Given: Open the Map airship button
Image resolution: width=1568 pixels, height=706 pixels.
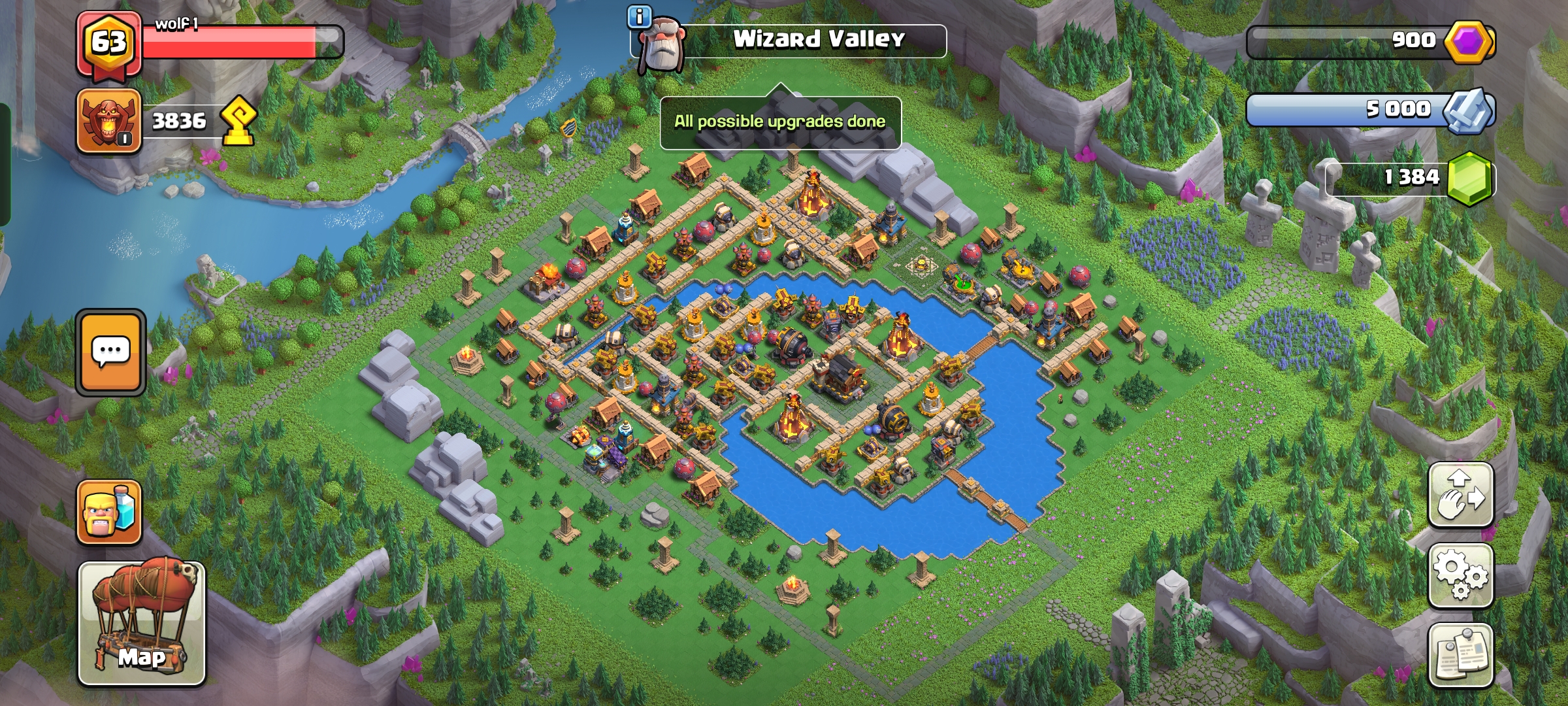Looking at the screenshot, I should point(142,623).
